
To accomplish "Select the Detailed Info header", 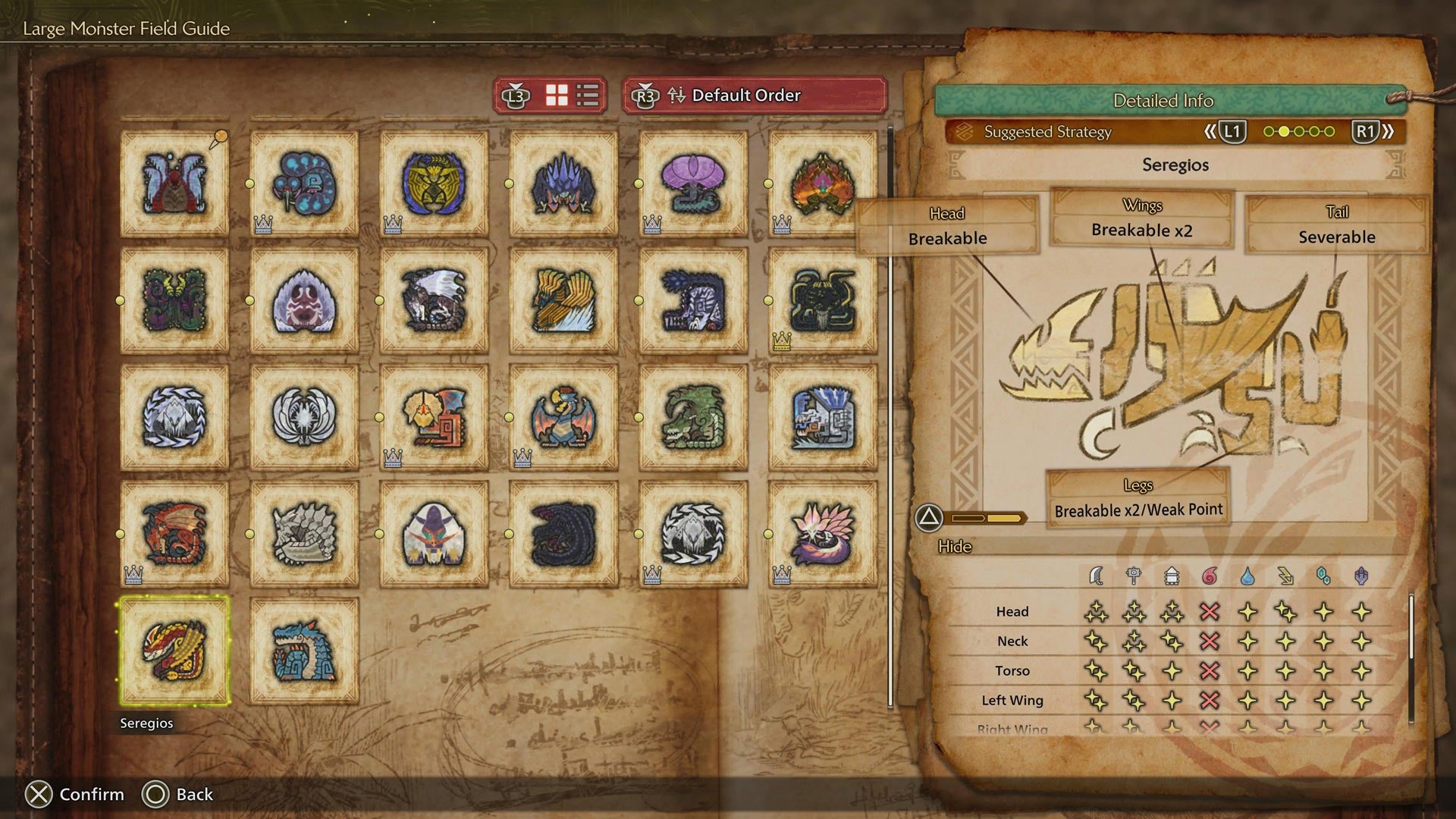I will point(1164,100).
